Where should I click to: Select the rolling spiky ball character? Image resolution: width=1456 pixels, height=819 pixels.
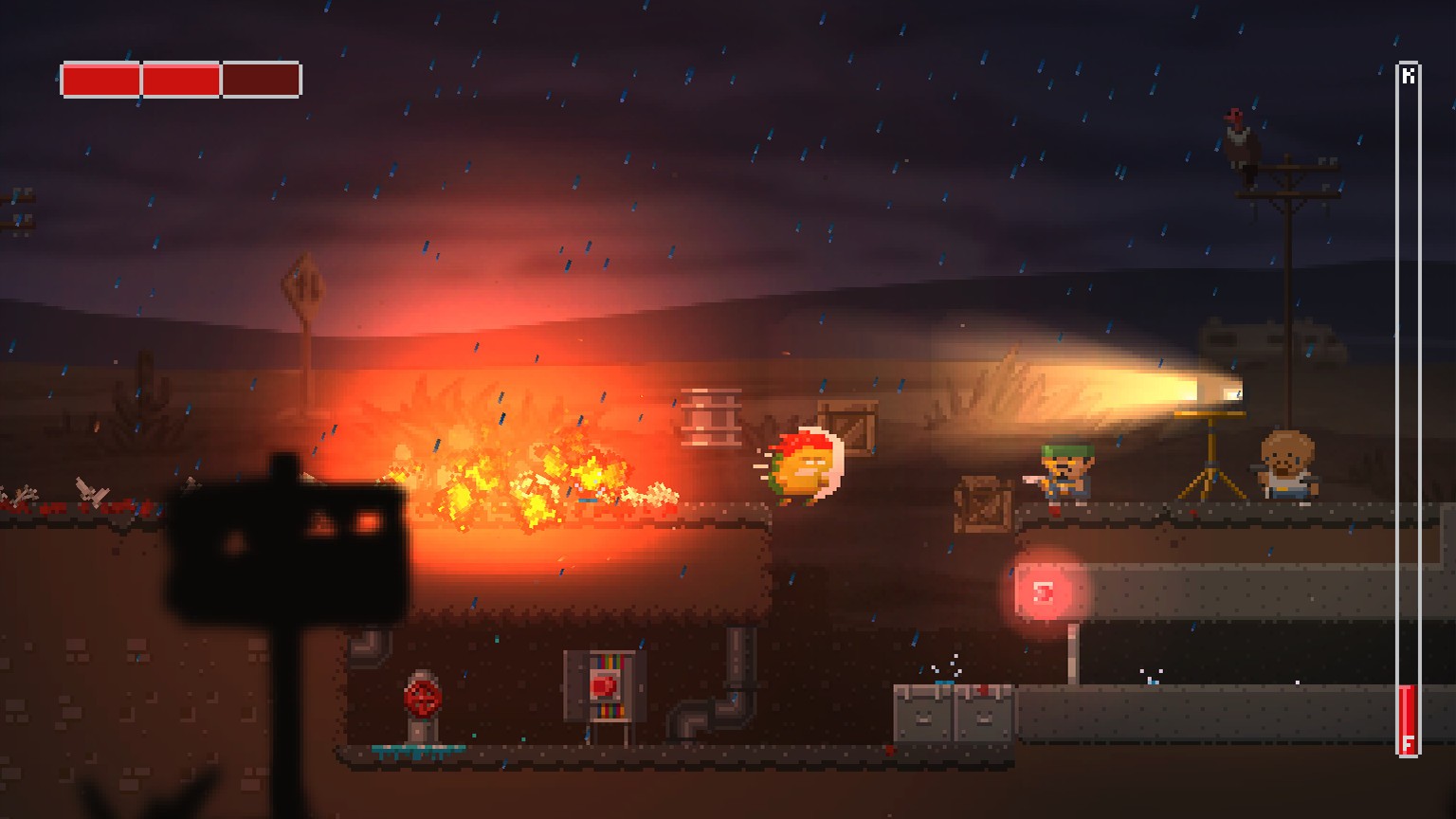pyautogui.click(x=805, y=468)
